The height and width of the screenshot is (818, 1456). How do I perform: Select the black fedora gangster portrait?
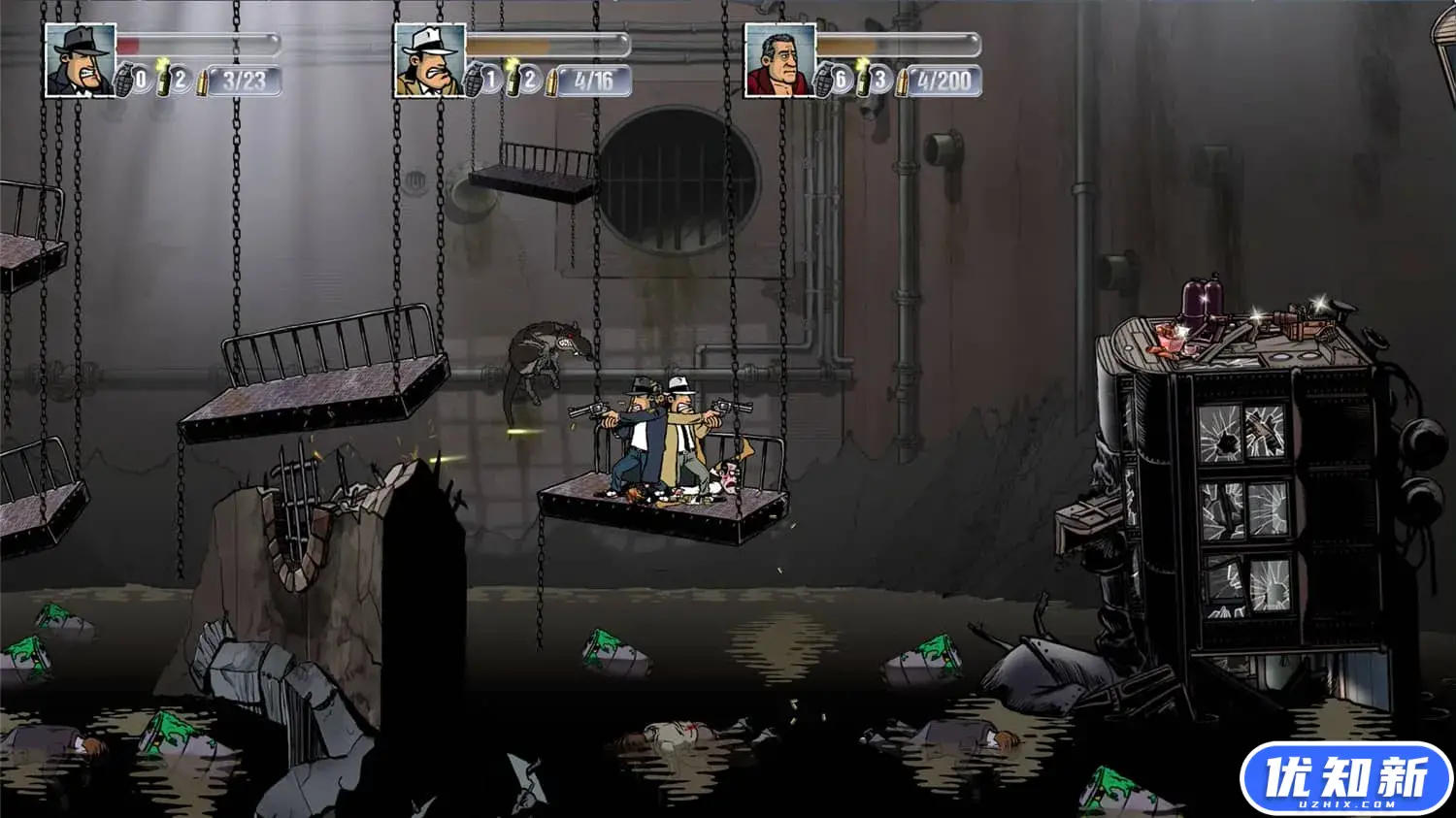click(x=81, y=60)
